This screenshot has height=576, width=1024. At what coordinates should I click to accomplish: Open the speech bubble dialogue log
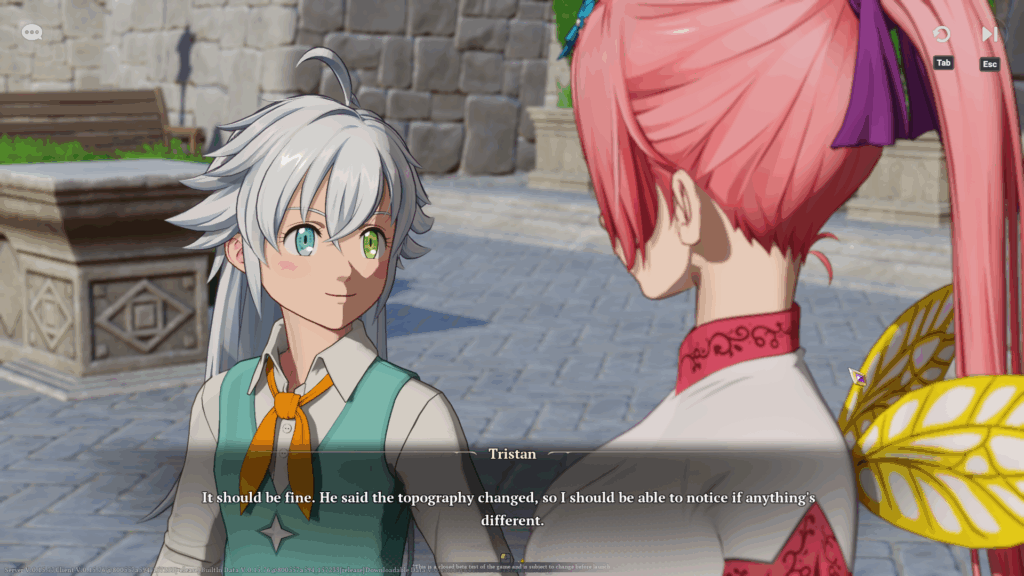coord(32,32)
